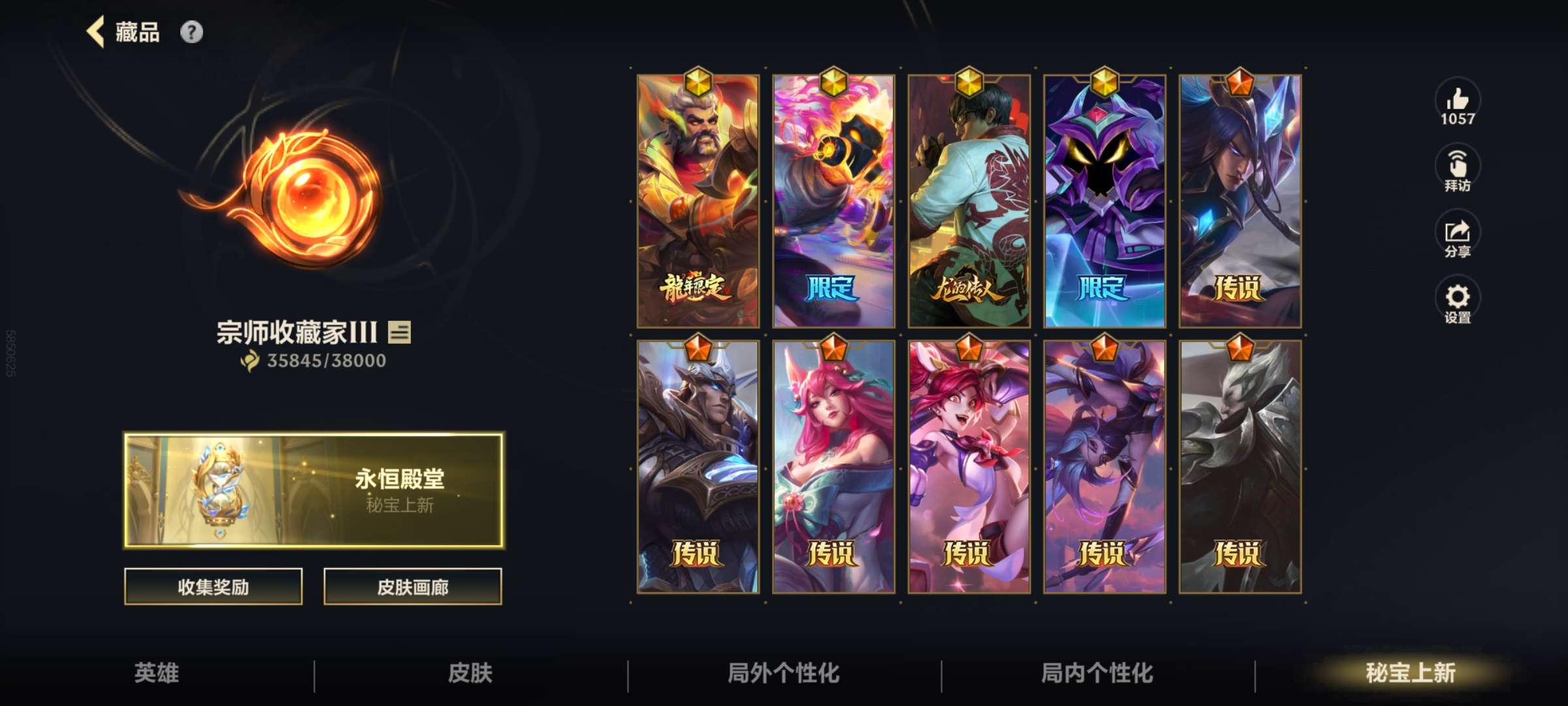Tap the question mark help icon beside 藏品

190,31
